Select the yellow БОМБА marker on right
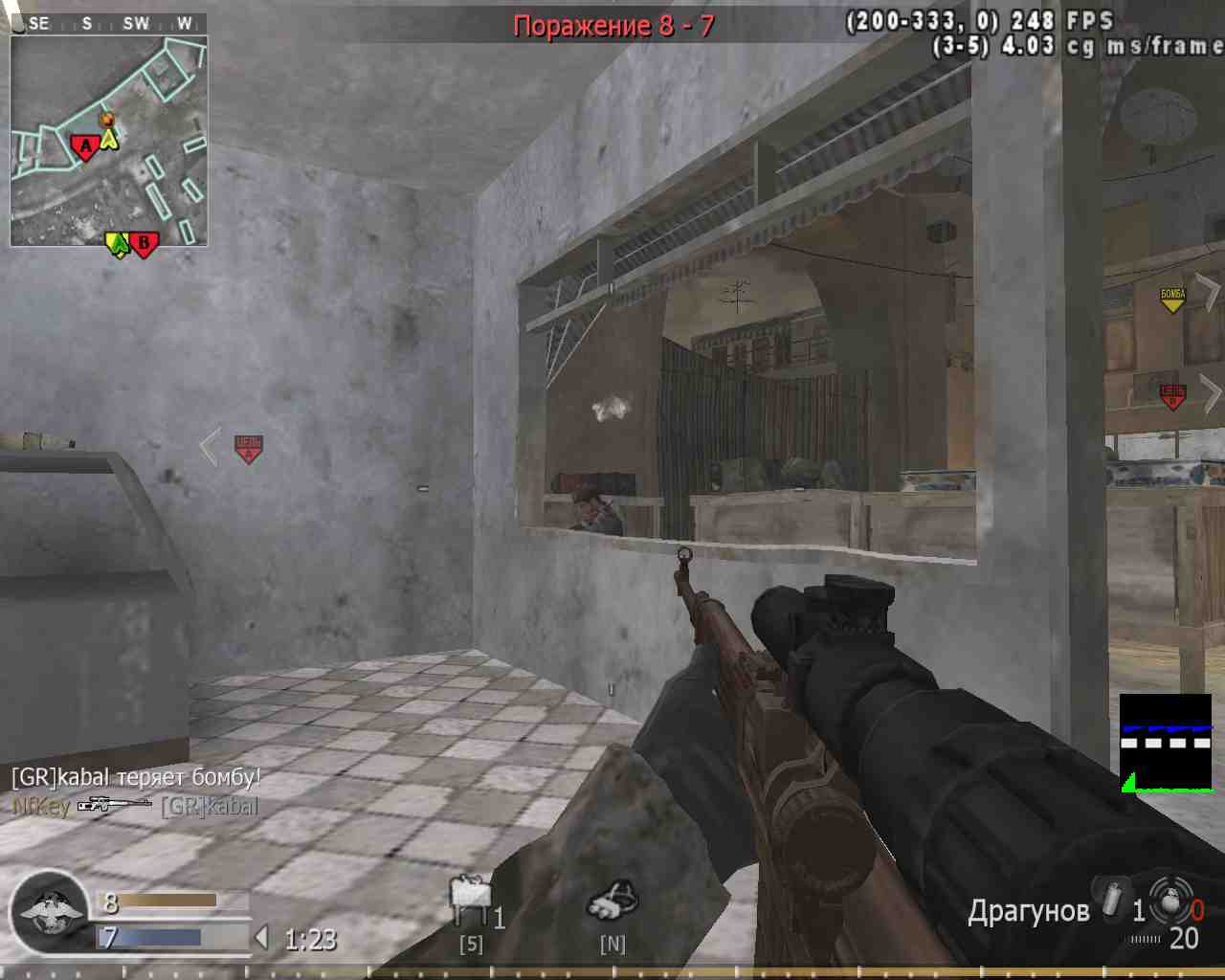The image size is (1225, 980). coord(1171,297)
